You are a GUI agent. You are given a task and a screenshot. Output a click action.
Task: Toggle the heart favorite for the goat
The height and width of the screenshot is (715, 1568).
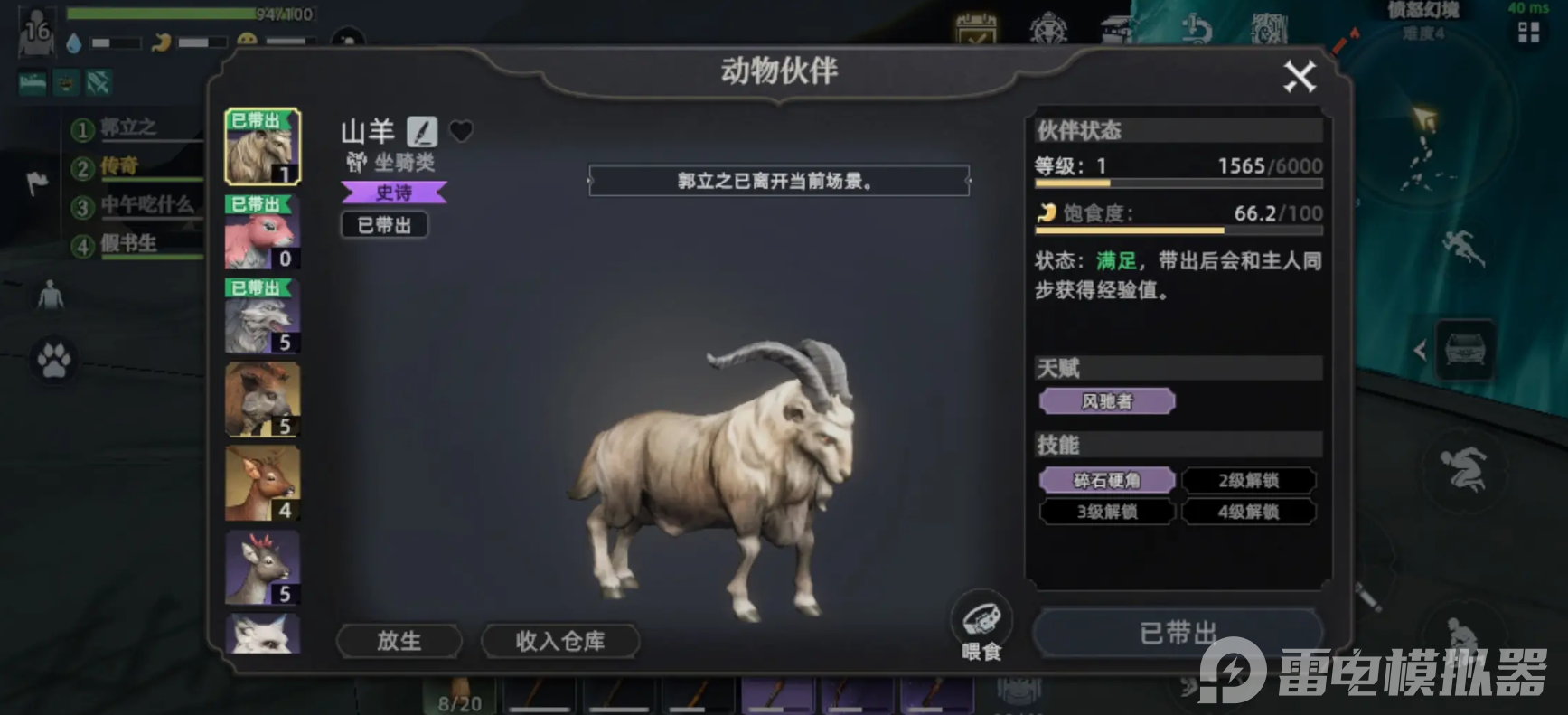[463, 131]
